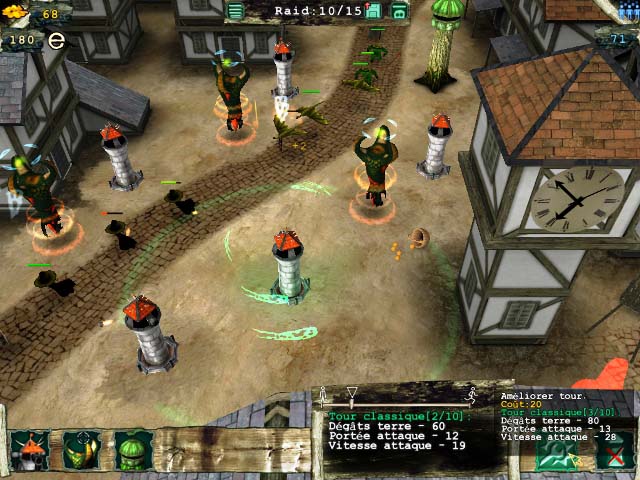
Task: Click the green icon right of the save disk
Action: [399, 11]
